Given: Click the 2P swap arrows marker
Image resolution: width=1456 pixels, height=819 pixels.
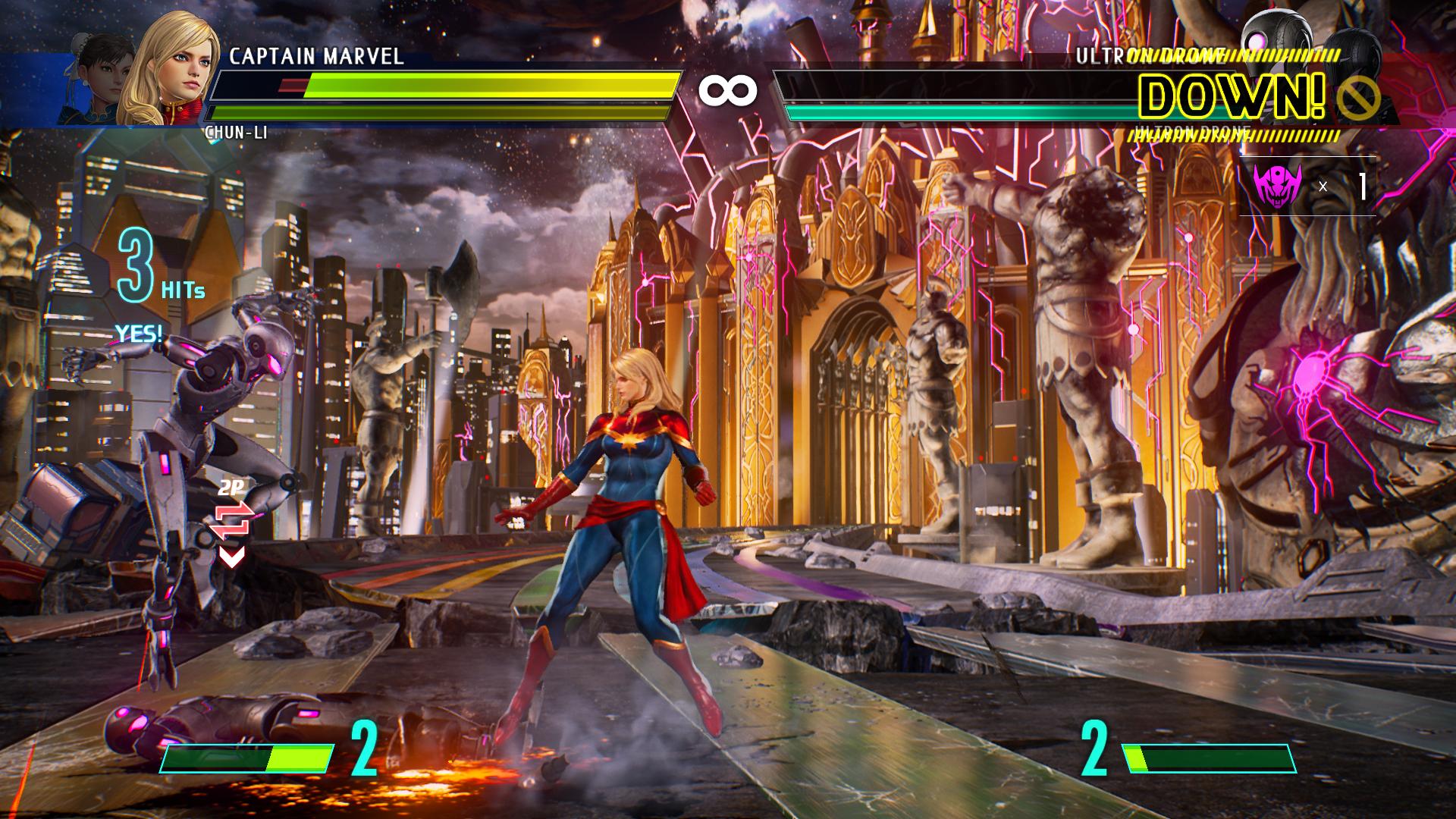Looking at the screenshot, I should tap(232, 521).
